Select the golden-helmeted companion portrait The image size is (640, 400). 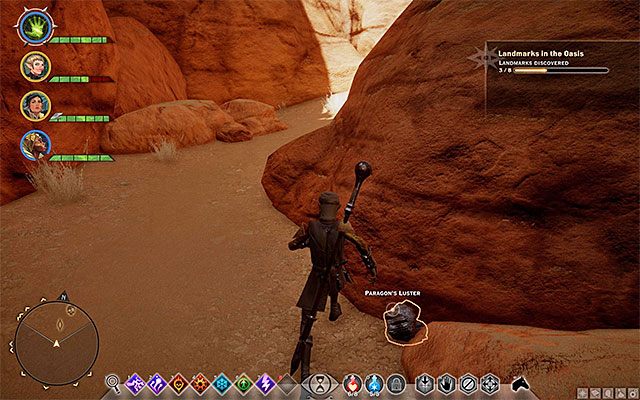[35, 144]
